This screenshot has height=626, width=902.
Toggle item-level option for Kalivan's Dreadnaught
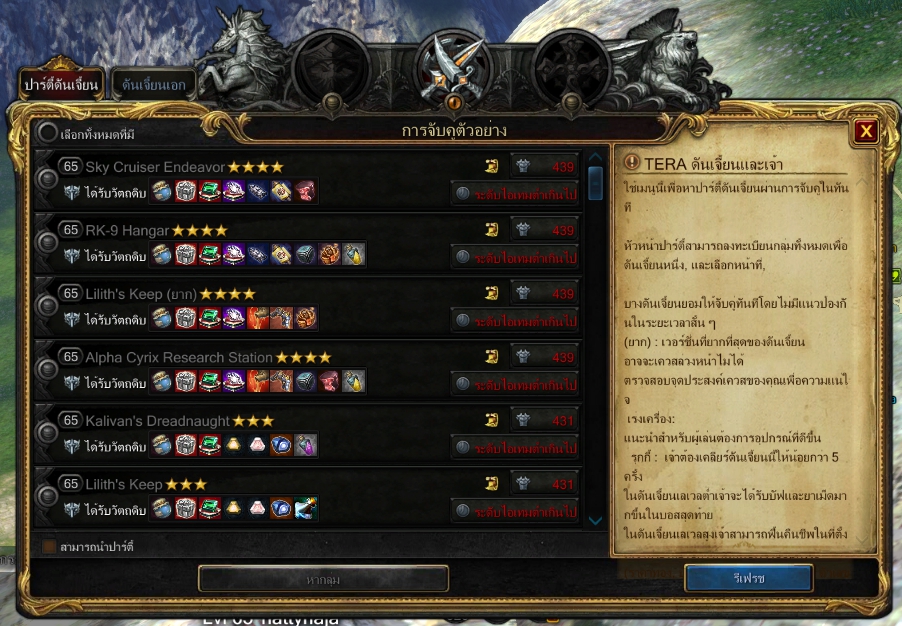[463, 447]
